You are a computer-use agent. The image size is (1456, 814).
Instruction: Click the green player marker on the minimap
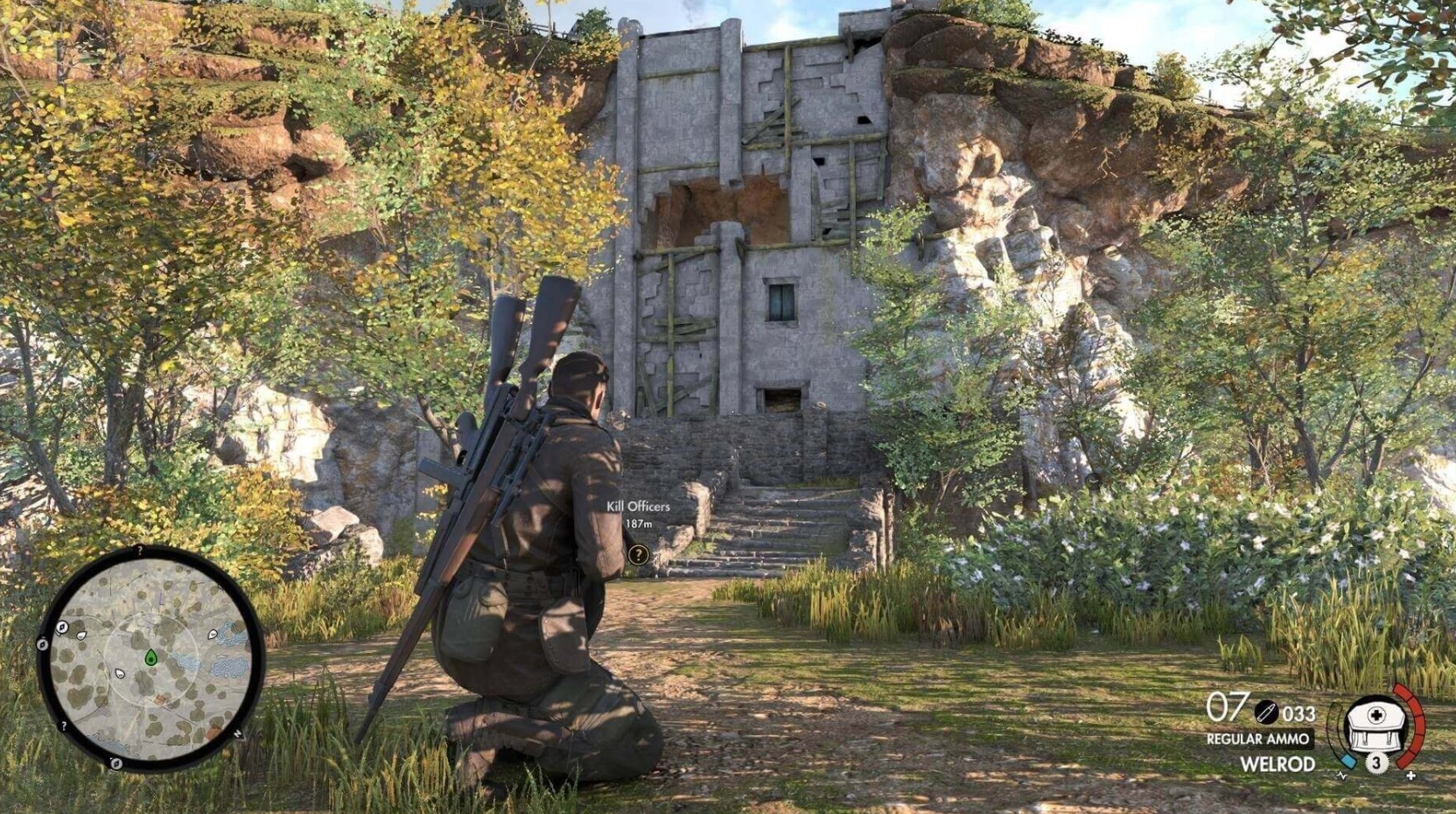[150, 656]
